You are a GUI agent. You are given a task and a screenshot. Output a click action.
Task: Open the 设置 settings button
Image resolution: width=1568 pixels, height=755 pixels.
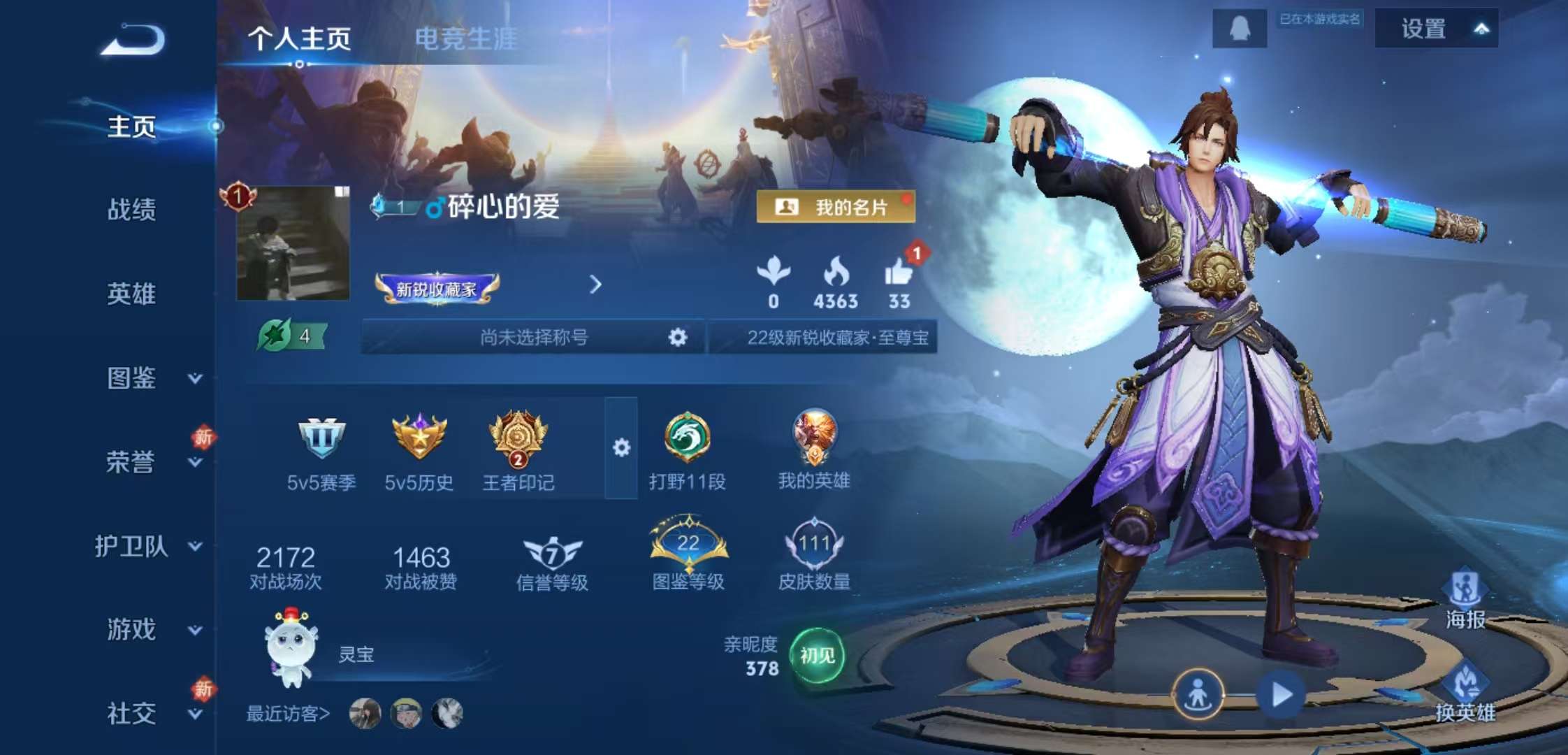click(x=1423, y=29)
